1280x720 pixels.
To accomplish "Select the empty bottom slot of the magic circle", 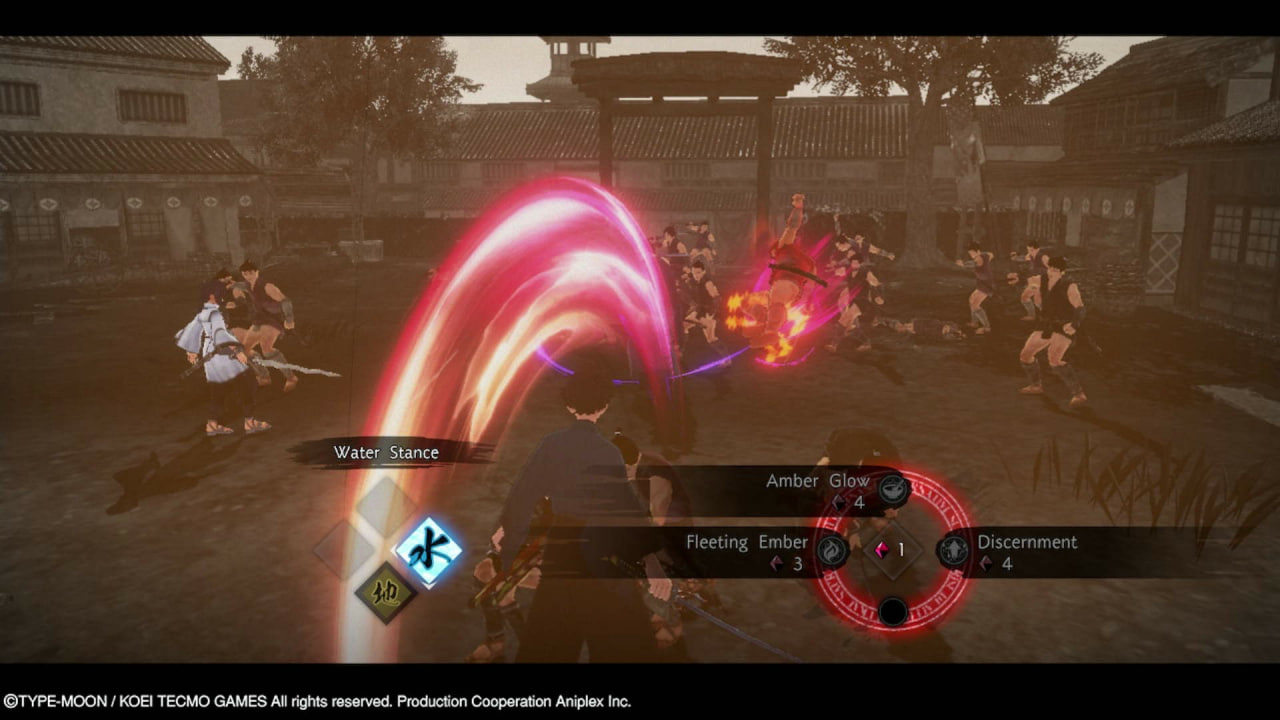I will [x=892, y=611].
